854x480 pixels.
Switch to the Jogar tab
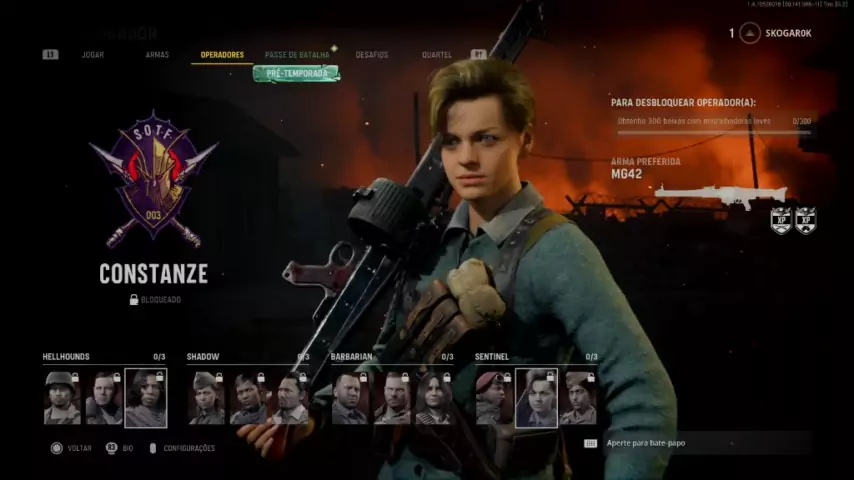92,54
